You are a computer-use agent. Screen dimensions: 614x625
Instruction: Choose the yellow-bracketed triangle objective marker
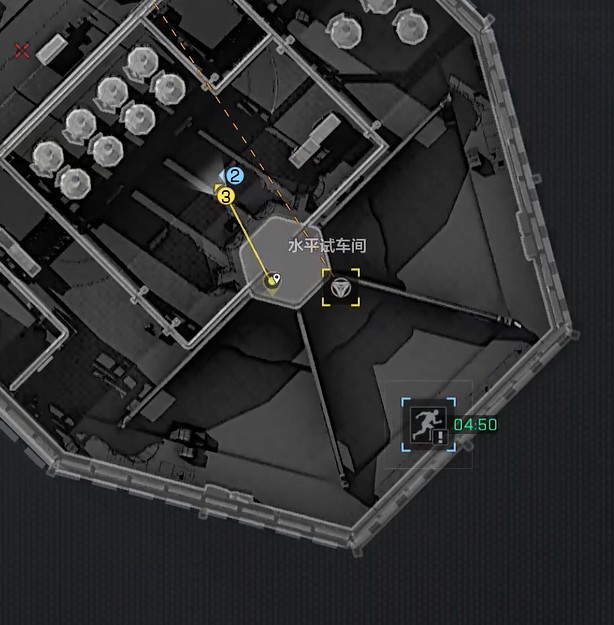[340, 287]
